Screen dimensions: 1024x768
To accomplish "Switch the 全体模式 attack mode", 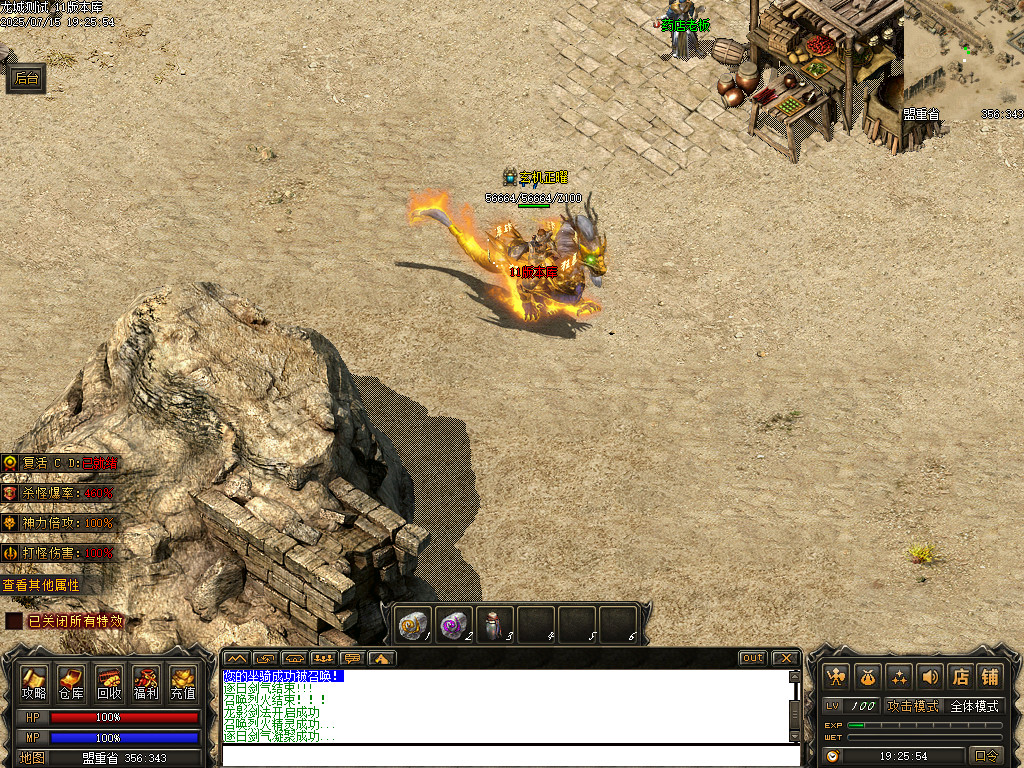I will (974, 706).
